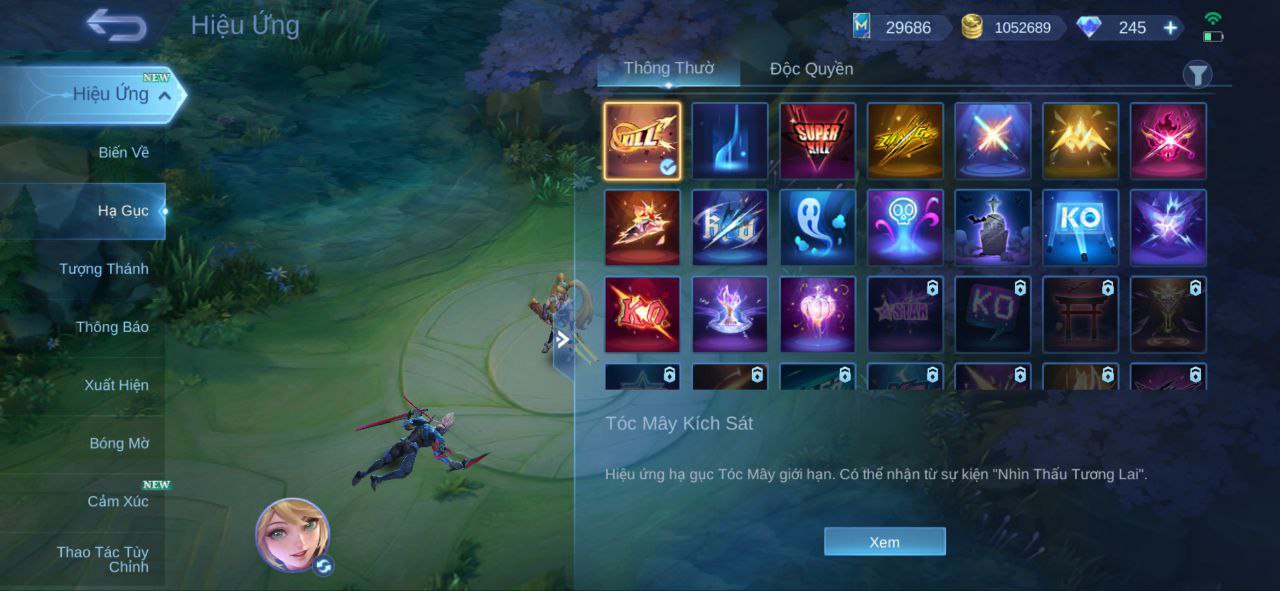Collapse the effects panel with arrow
Image resolution: width=1280 pixels, height=591 pixels.
click(563, 339)
